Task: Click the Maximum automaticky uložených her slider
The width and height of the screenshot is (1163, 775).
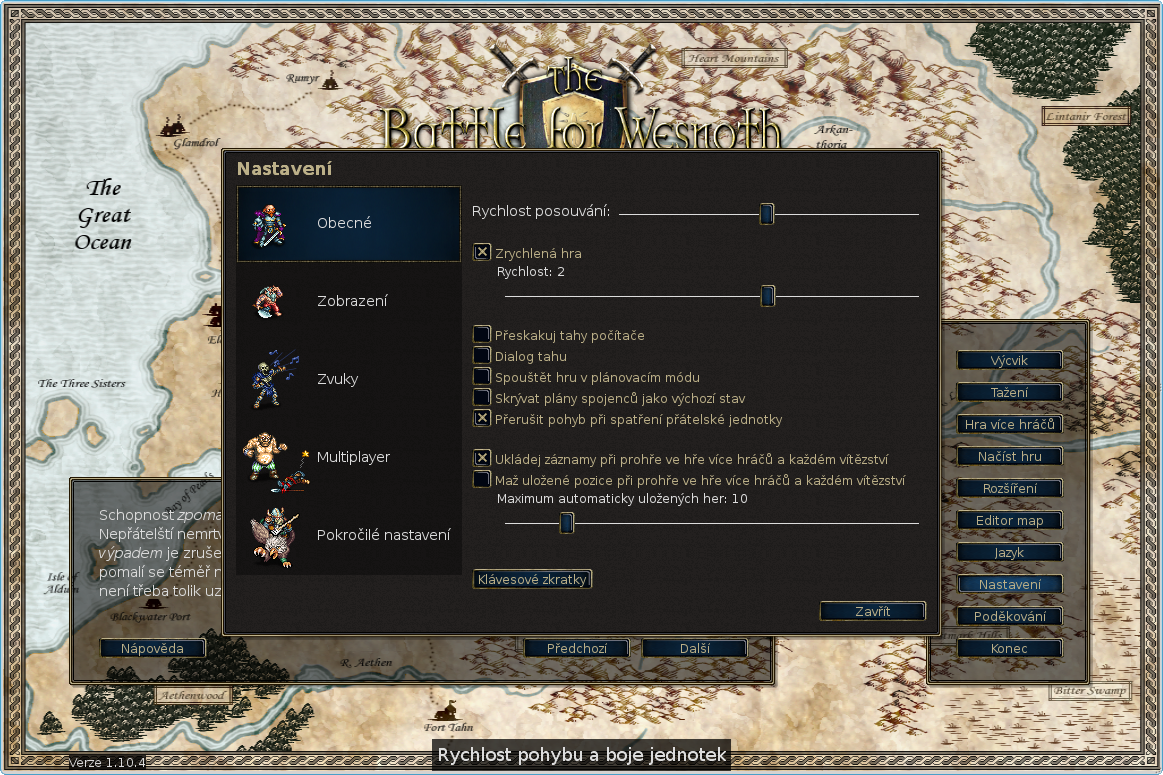Action: point(566,523)
